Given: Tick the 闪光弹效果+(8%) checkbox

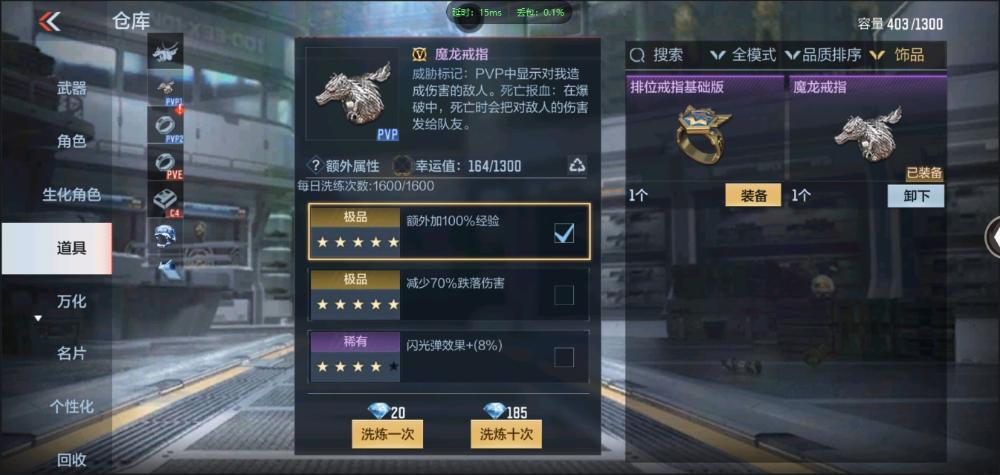Looking at the screenshot, I should point(564,357).
